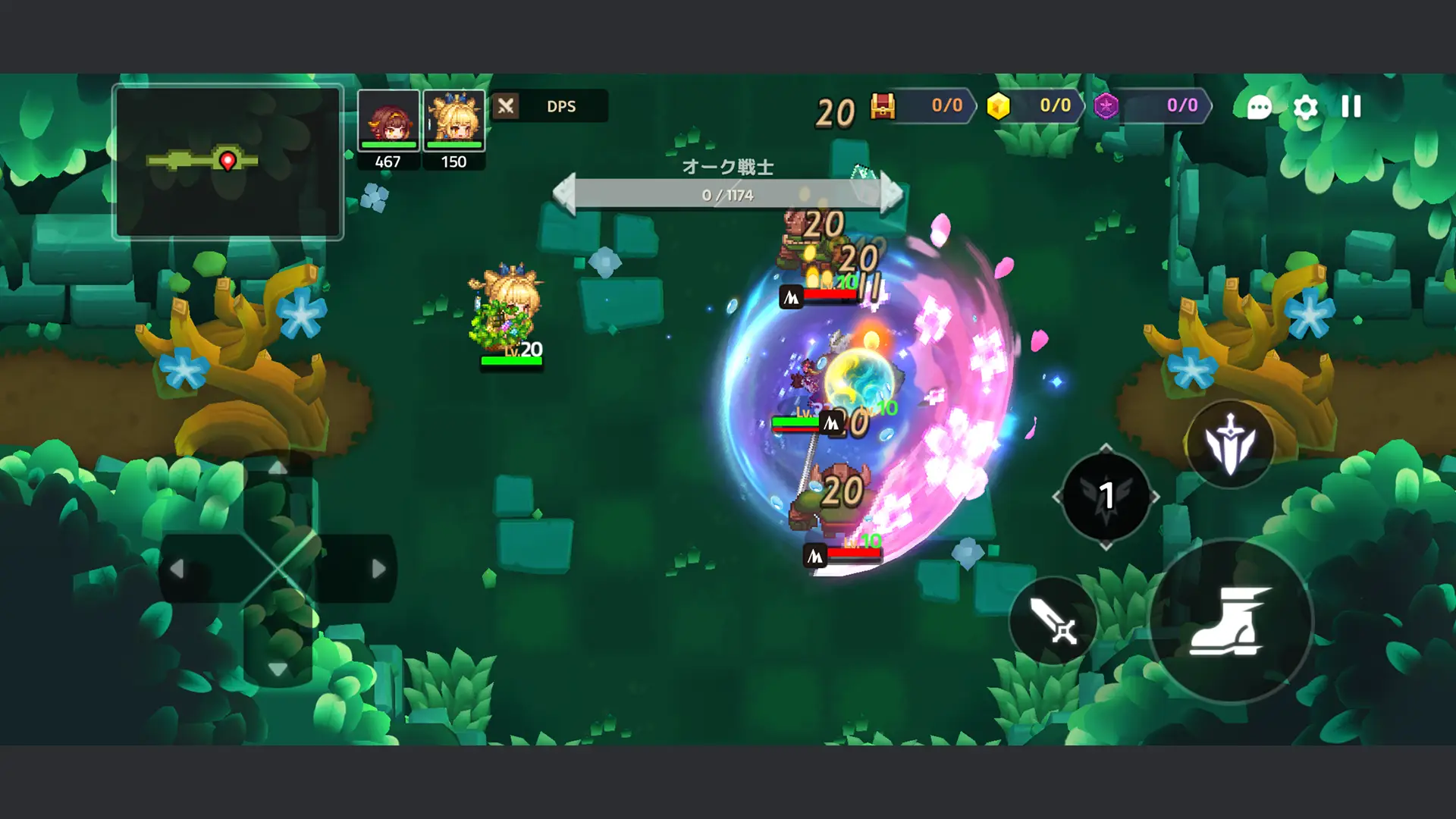Click the オーク戦士 HP bar showing 0/1174
The image size is (1456, 819).
point(728,193)
